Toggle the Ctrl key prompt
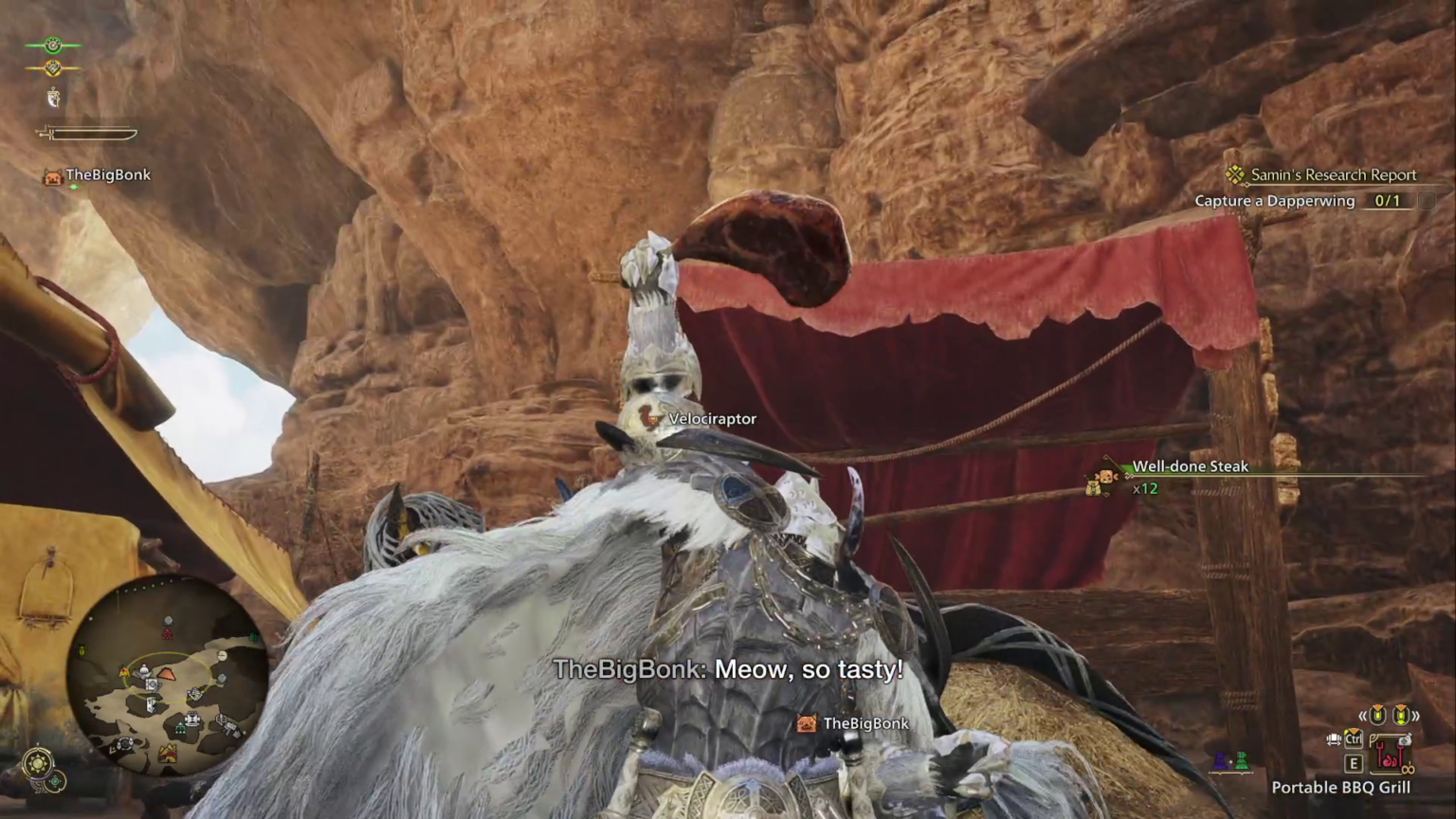Image resolution: width=1456 pixels, height=819 pixels. coord(1353,738)
